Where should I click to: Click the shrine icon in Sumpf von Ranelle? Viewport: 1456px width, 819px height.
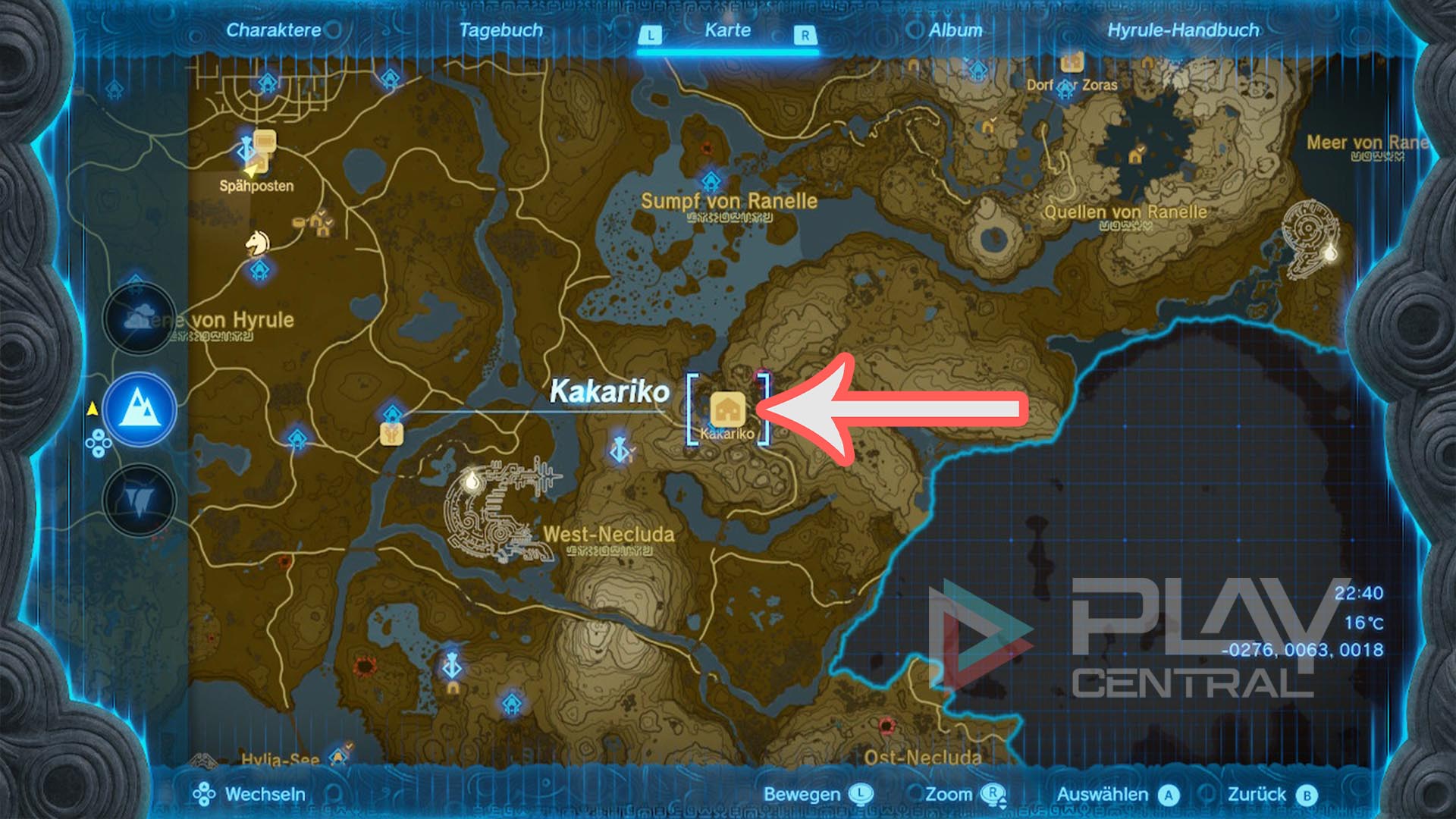tap(711, 182)
